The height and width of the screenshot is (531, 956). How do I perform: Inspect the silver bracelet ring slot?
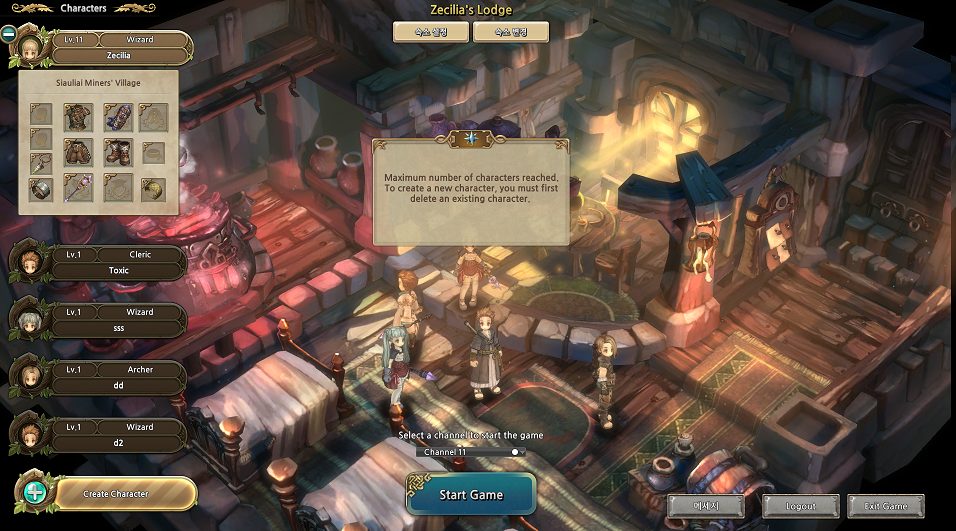pos(41,188)
